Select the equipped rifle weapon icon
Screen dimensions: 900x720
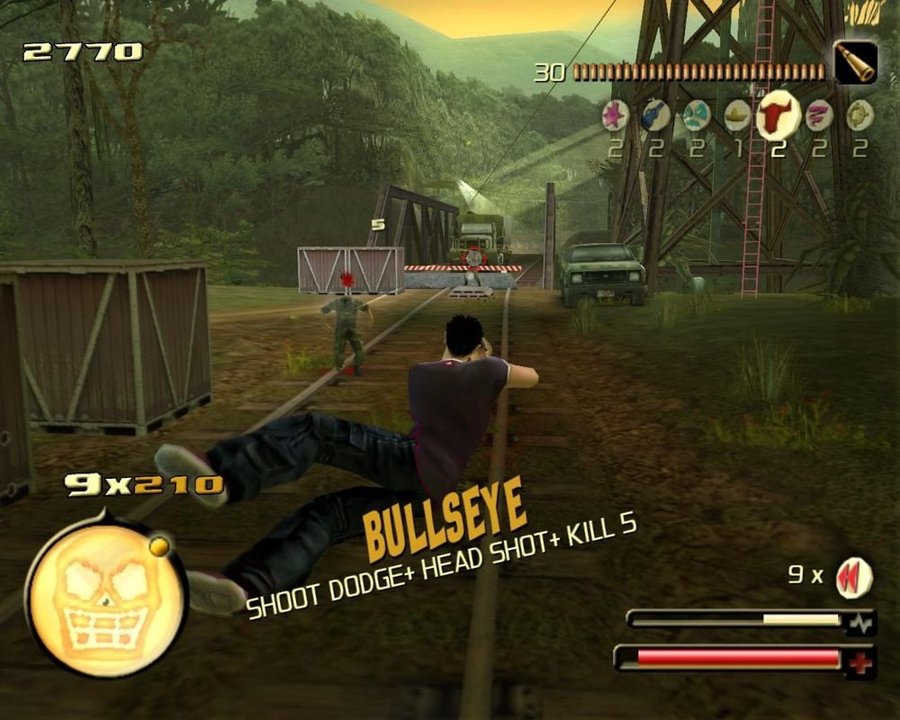point(856,63)
